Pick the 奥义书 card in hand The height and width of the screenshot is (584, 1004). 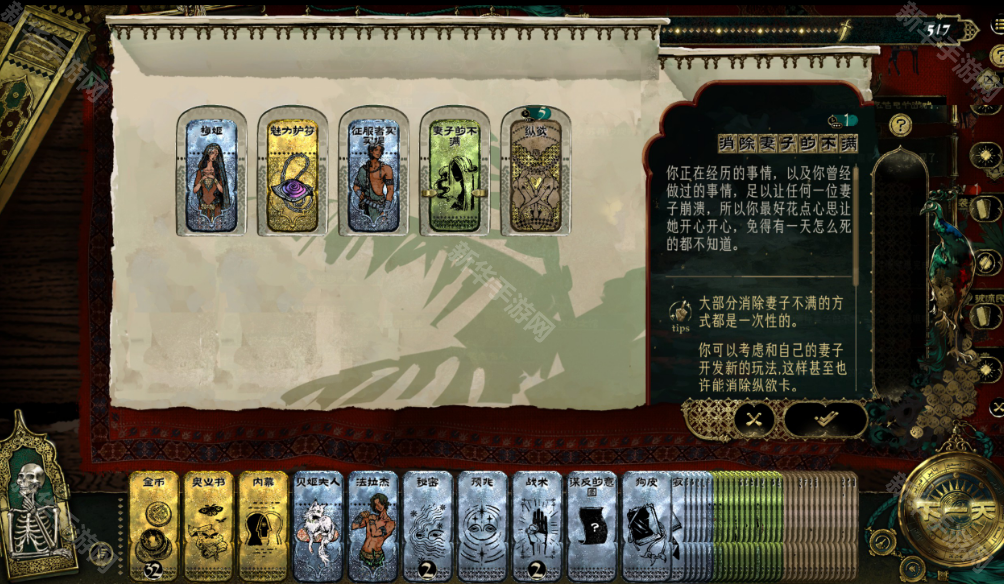[x=208, y=527]
